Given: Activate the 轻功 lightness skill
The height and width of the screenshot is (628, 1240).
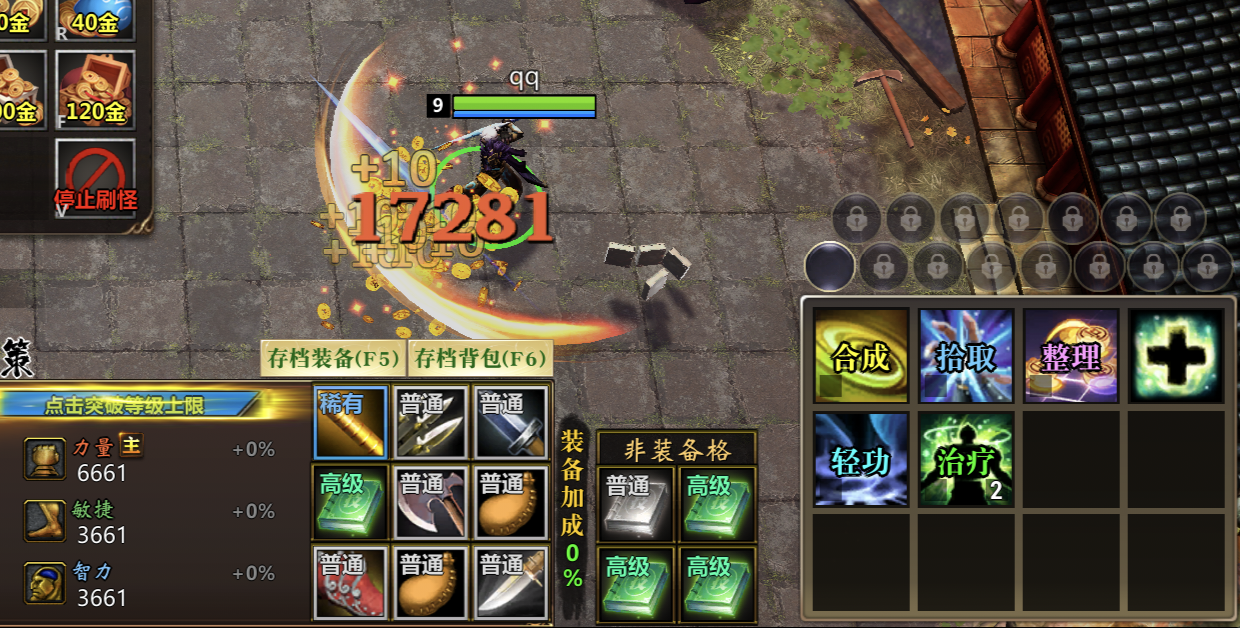Looking at the screenshot, I should (x=861, y=459).
